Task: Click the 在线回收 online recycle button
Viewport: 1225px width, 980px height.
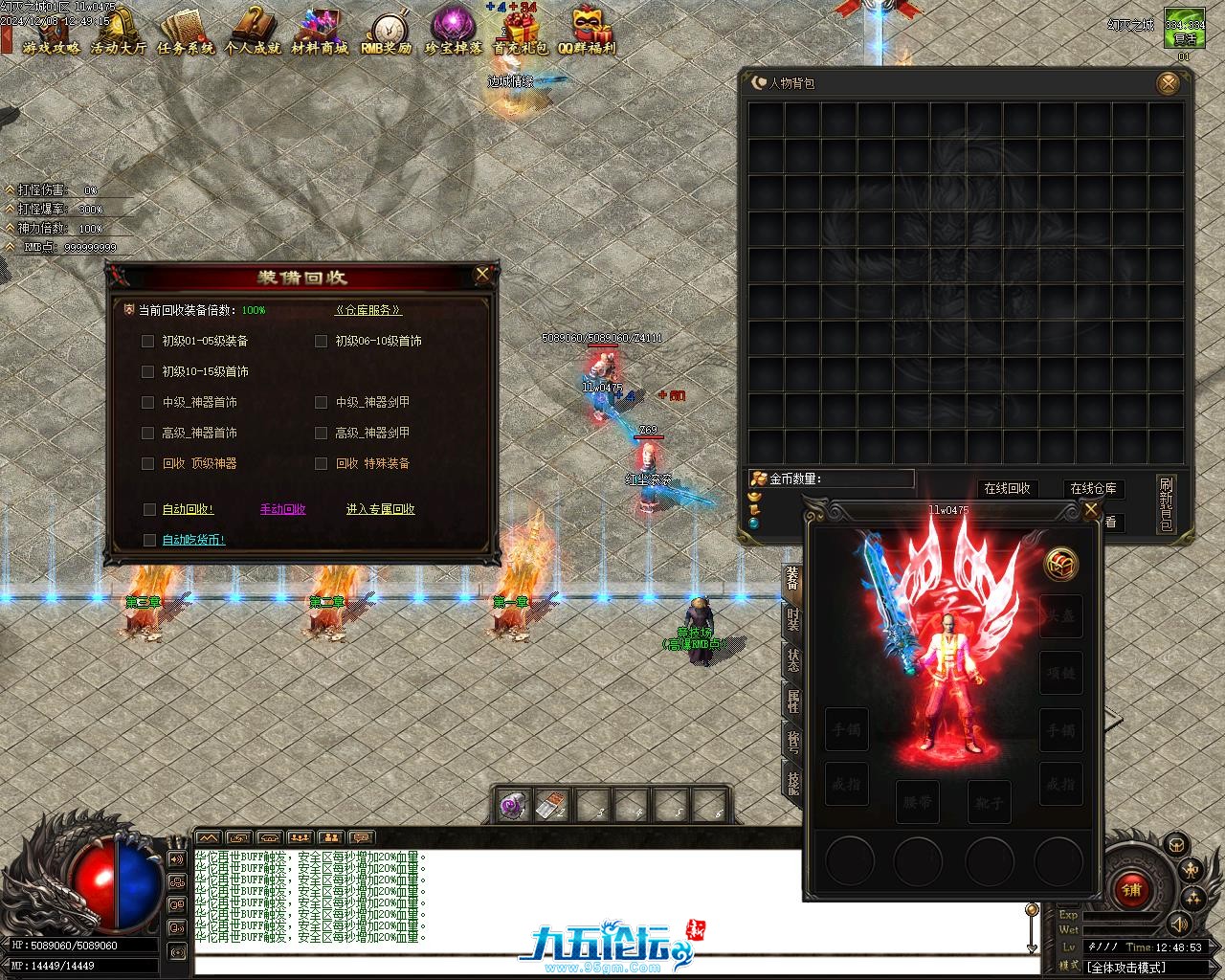Action: [1007, 488]
